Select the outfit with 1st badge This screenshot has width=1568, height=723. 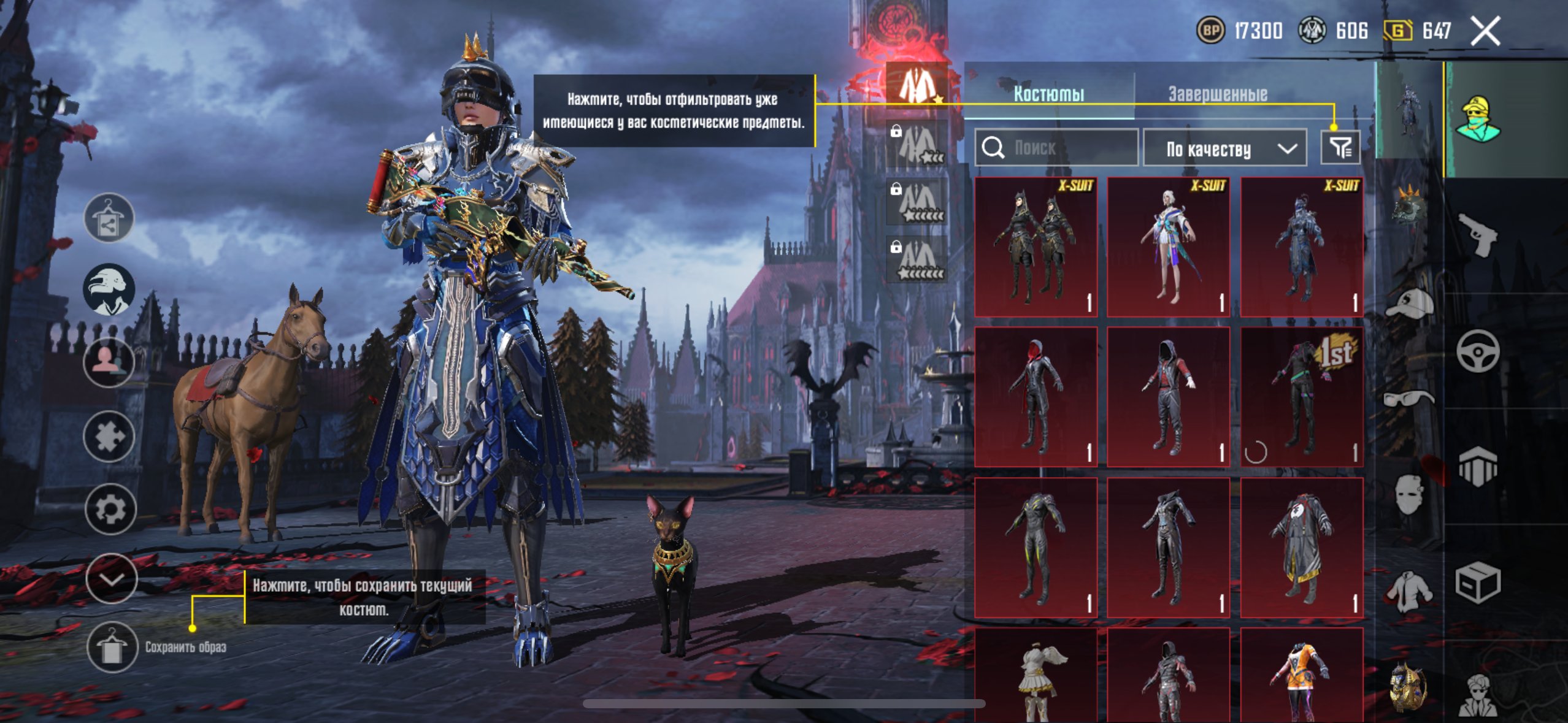1302,397
